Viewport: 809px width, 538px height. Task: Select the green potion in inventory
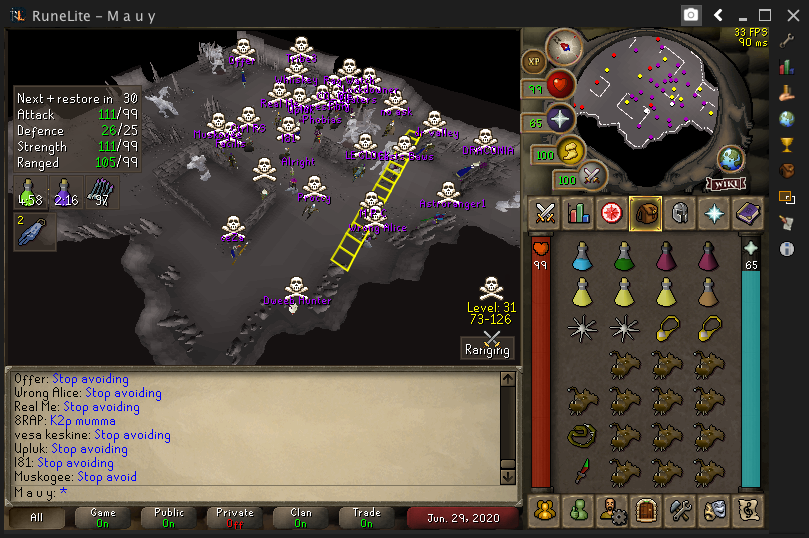pos(623,259)
